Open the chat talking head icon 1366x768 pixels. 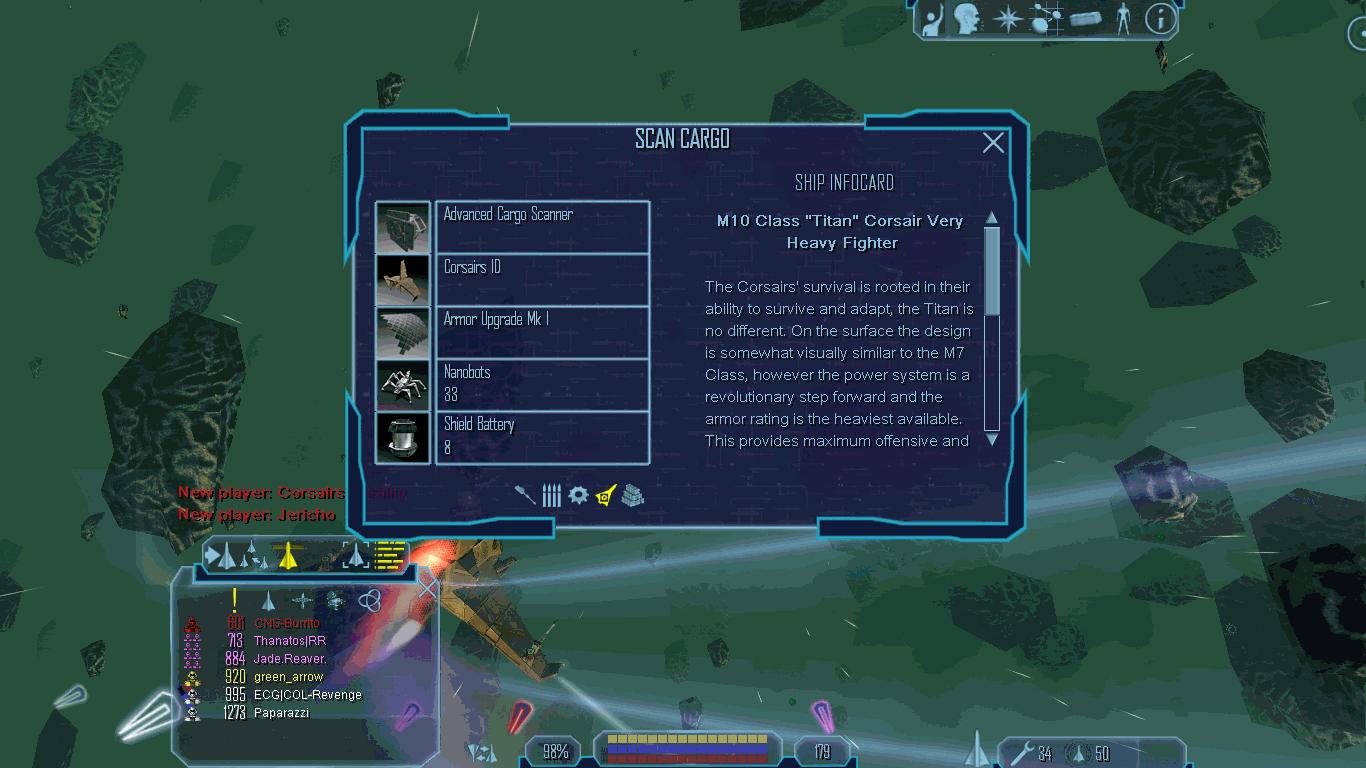point(966,19)
